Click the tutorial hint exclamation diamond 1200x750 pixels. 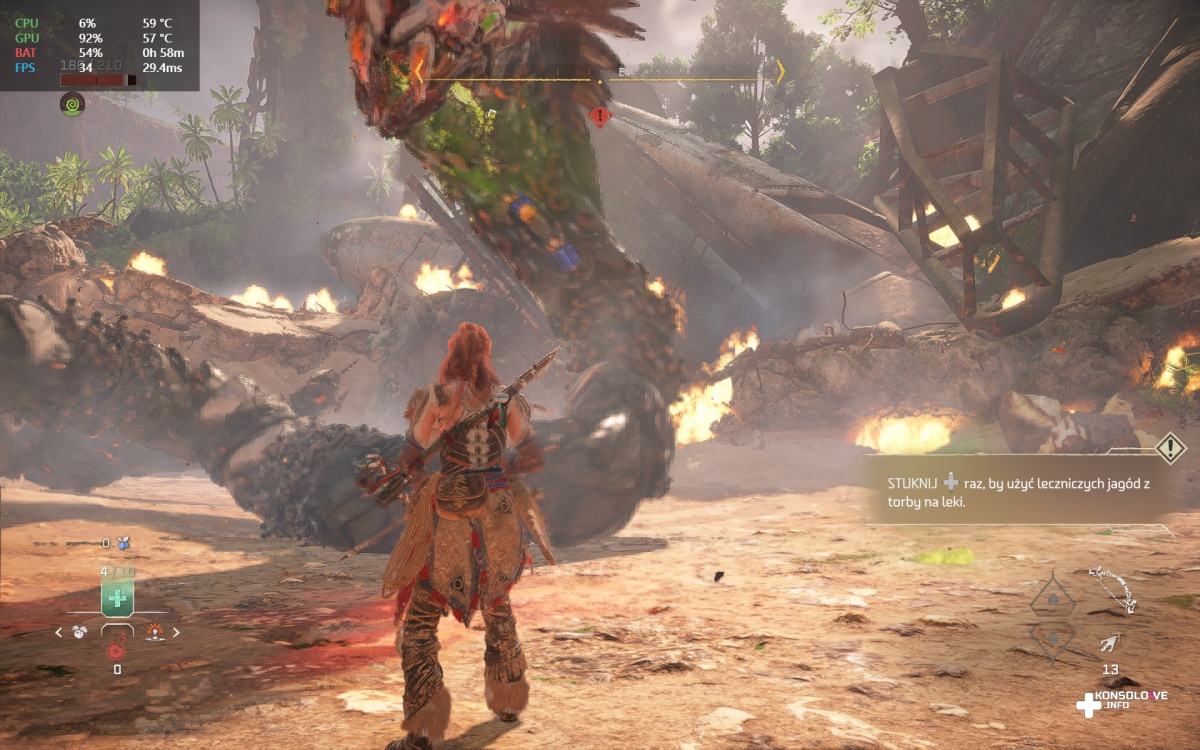[x=1170, y=447]
